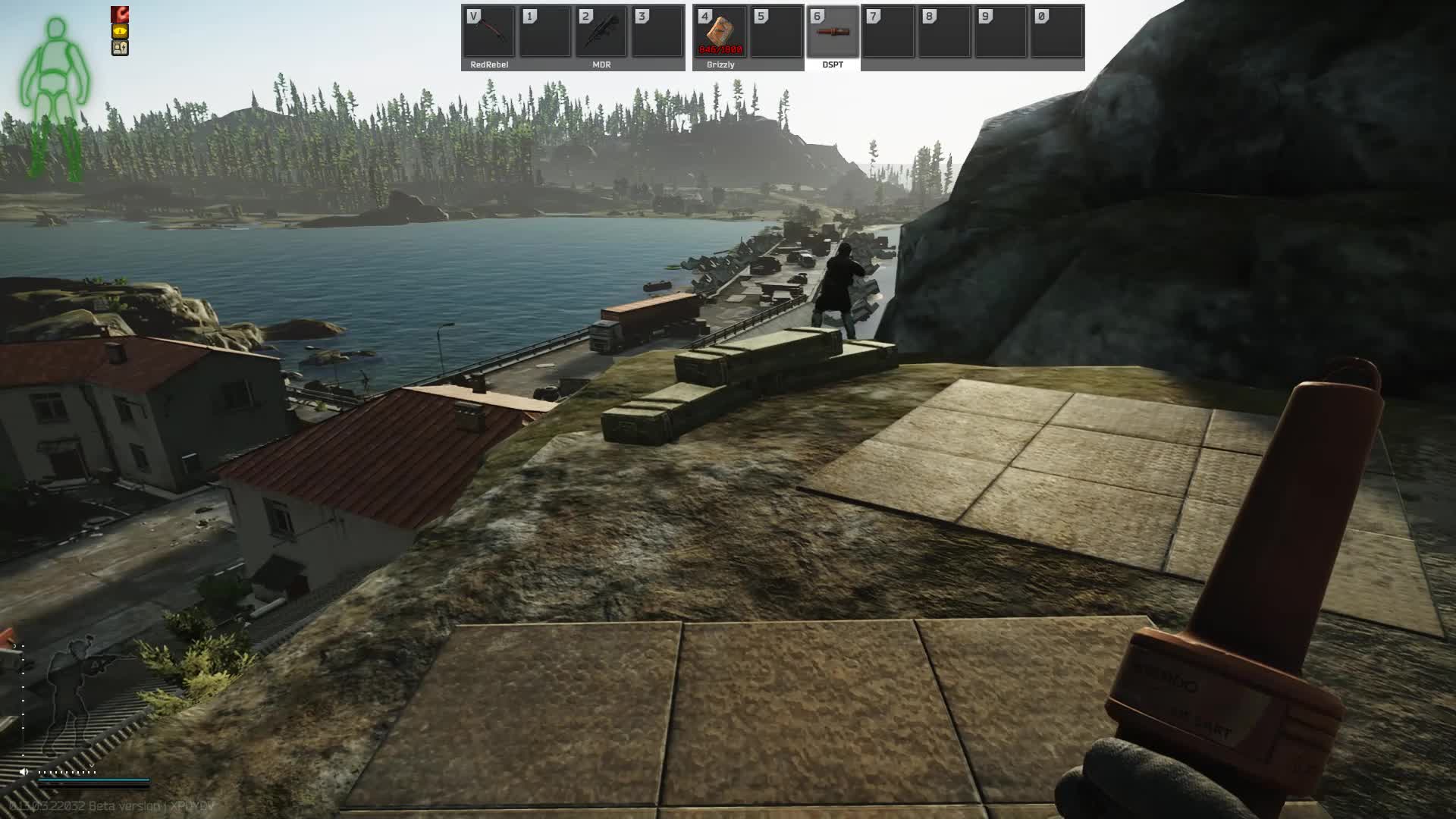
Task: Click the green body health silhouette
Action: (x=55, y=99)
